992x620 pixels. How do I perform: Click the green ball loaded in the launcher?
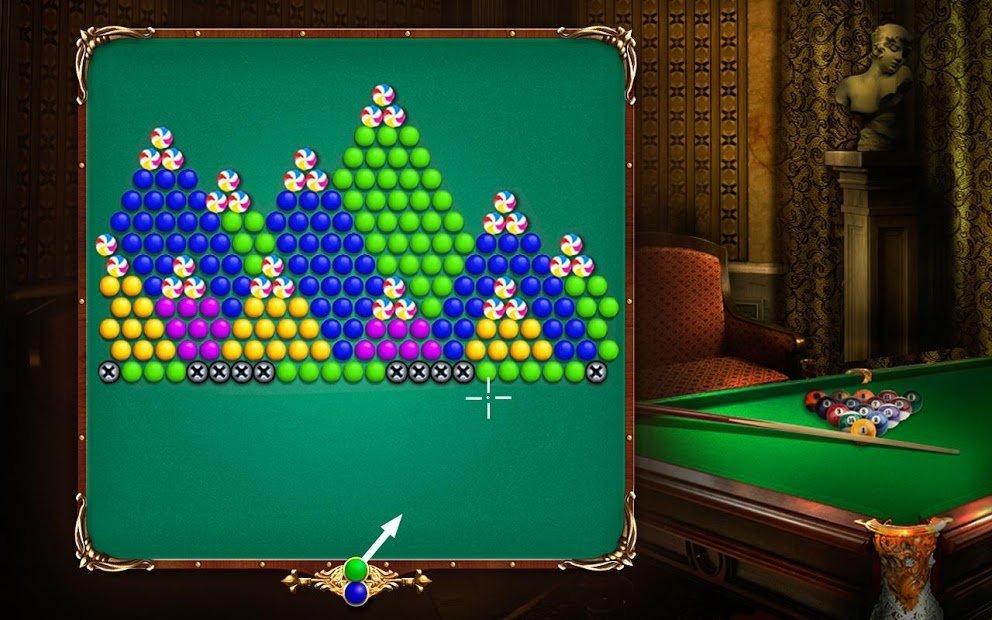click(x=356, y=570)
